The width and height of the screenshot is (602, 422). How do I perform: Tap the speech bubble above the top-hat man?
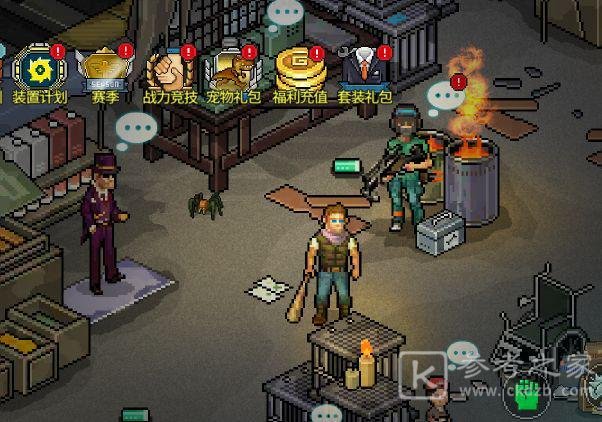(x=137, y=129)
